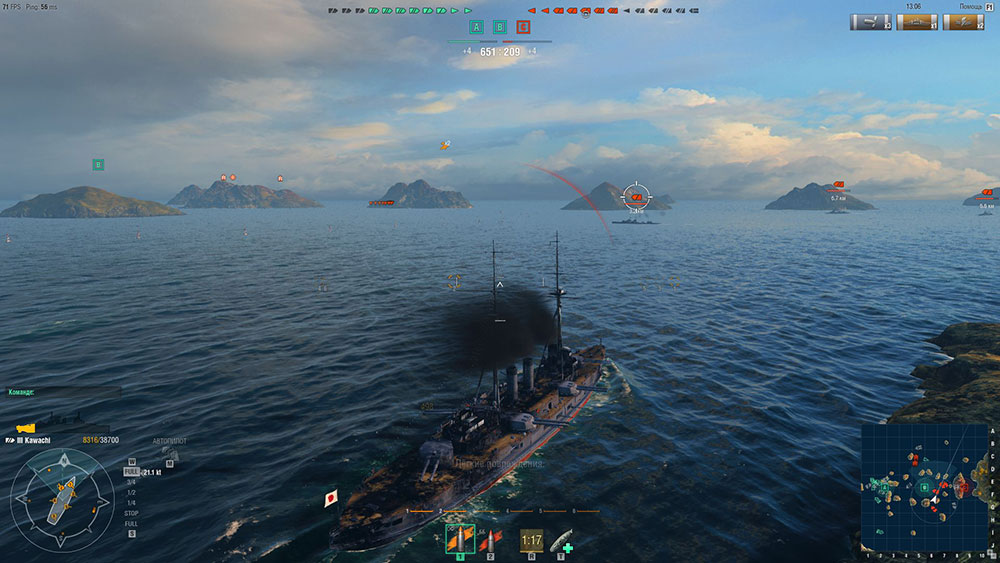Select capture point B indicator
The height and width of the screenshot is (563, 1000).
coord(499,27)
